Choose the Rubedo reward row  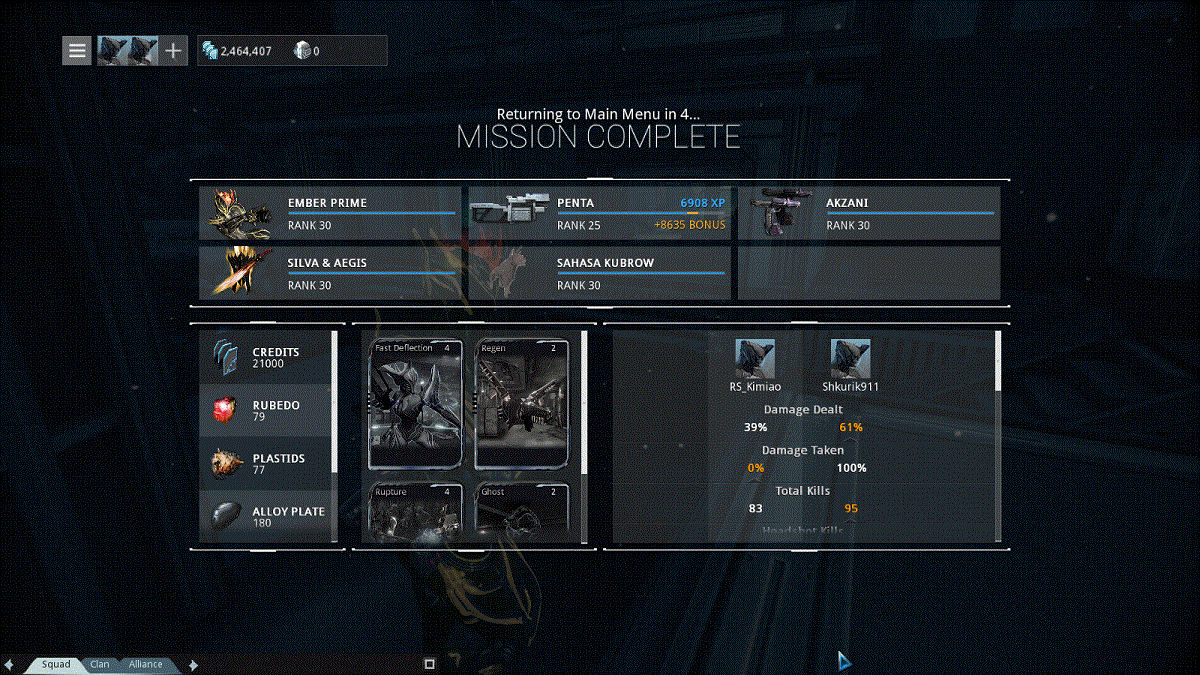(x=266, y=410)
